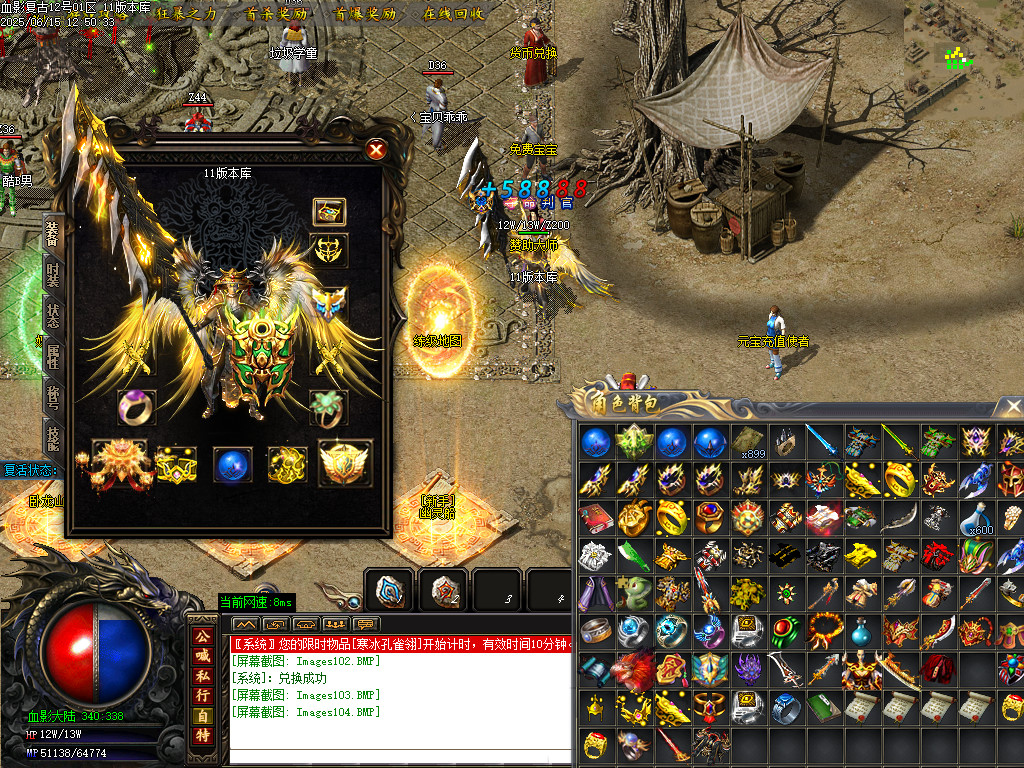Select the purple gem ring equipment slot
This screenshot has width=1024, height=768.
pyautogui.click(x=136, y=408)
